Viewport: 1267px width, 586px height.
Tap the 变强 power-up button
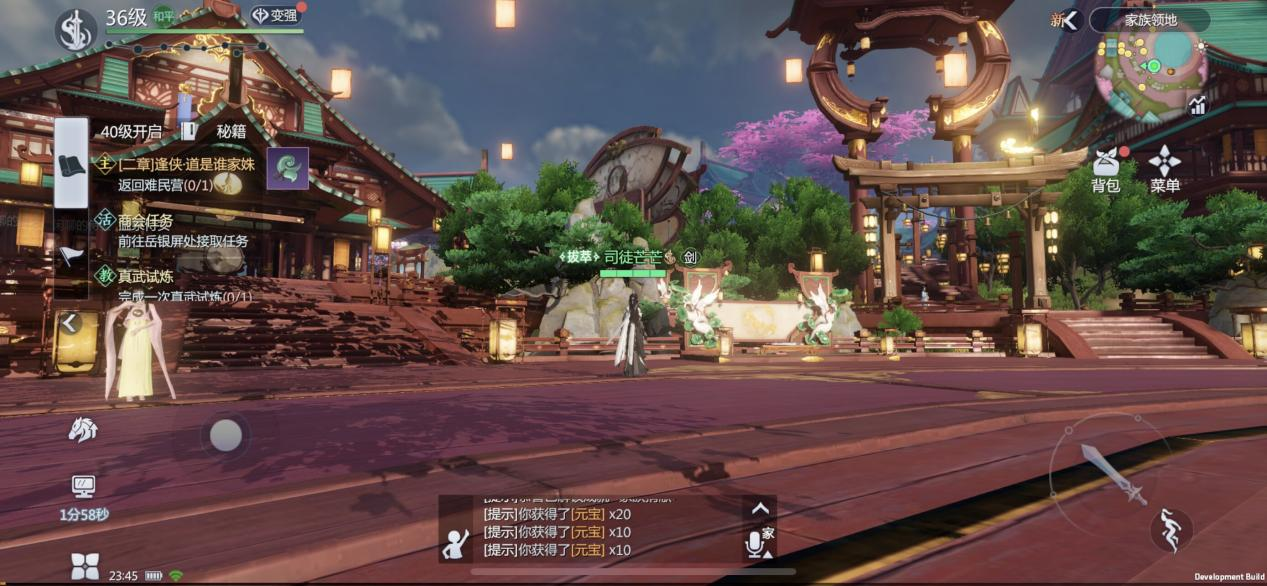[275, 16]
